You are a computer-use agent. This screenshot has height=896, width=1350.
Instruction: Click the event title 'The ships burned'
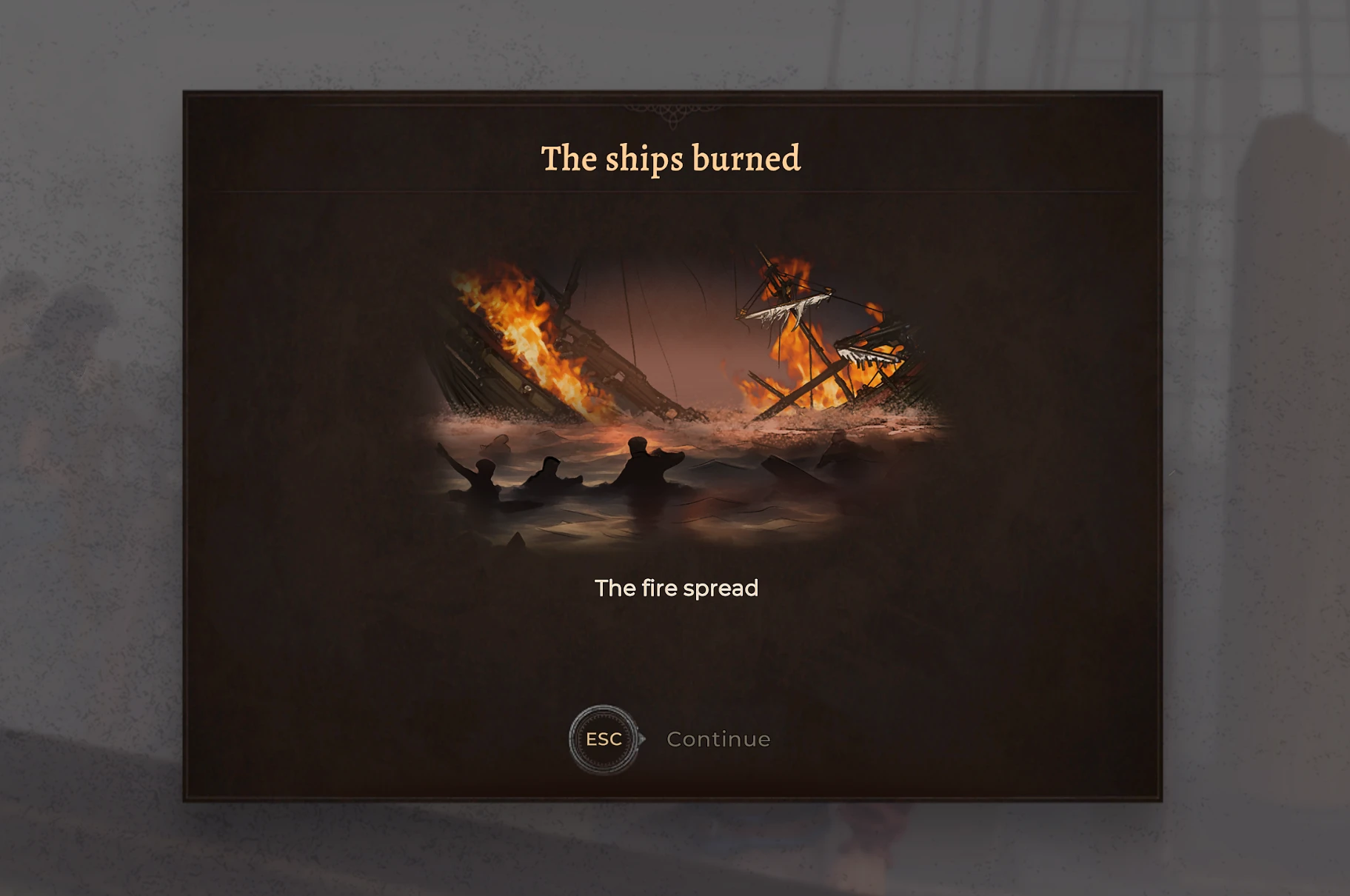coord(671,158)
